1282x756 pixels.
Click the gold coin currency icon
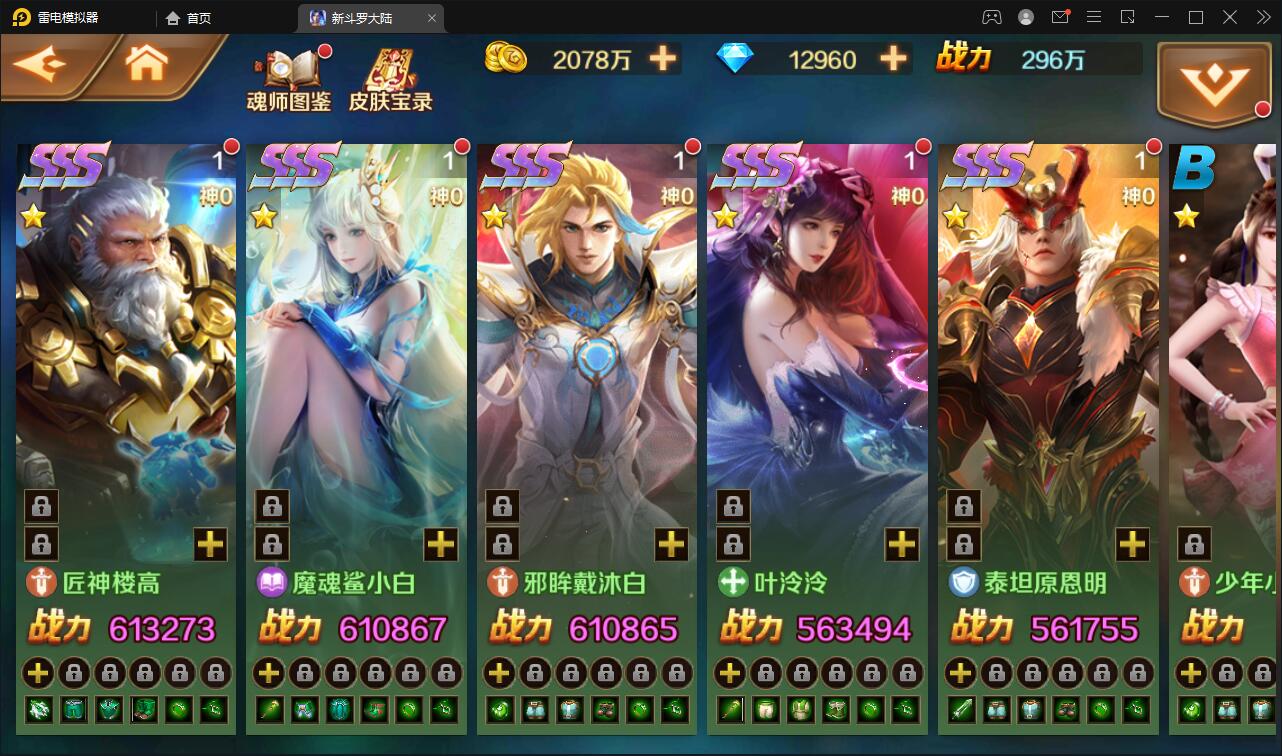pos(506,59)
